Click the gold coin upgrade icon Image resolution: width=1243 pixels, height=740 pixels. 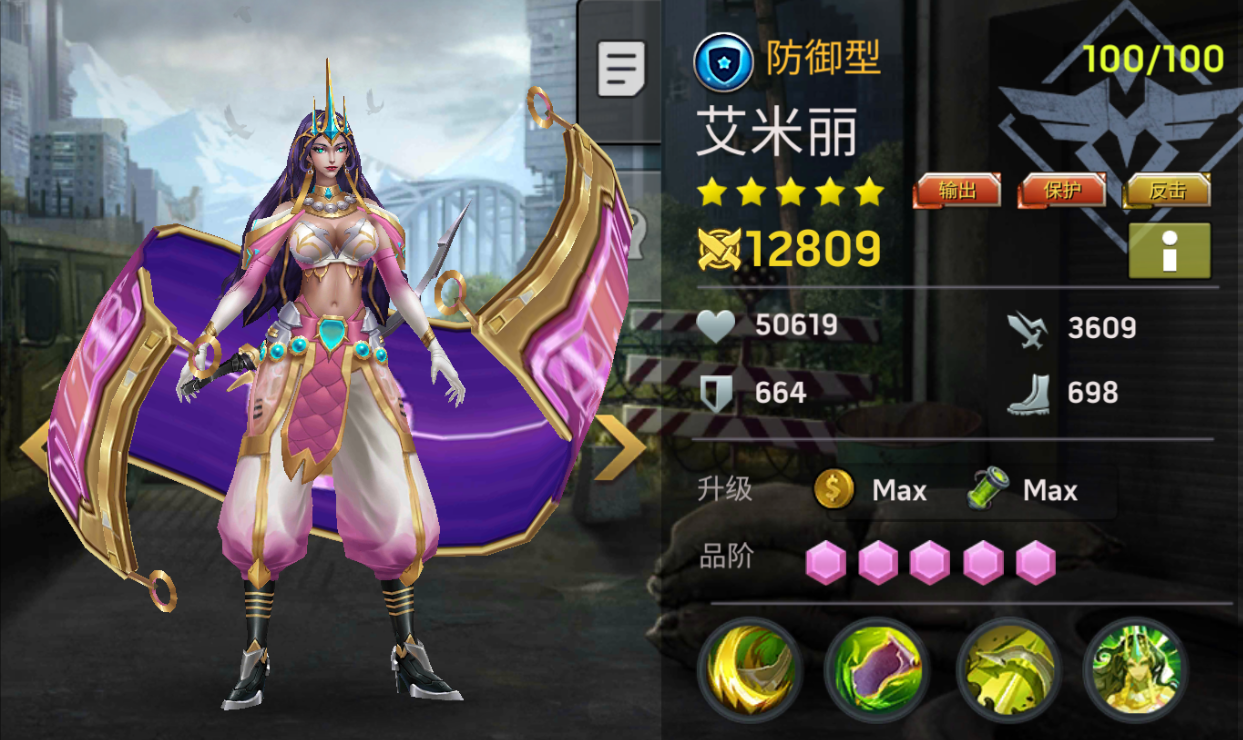click(x=834, y=490)
